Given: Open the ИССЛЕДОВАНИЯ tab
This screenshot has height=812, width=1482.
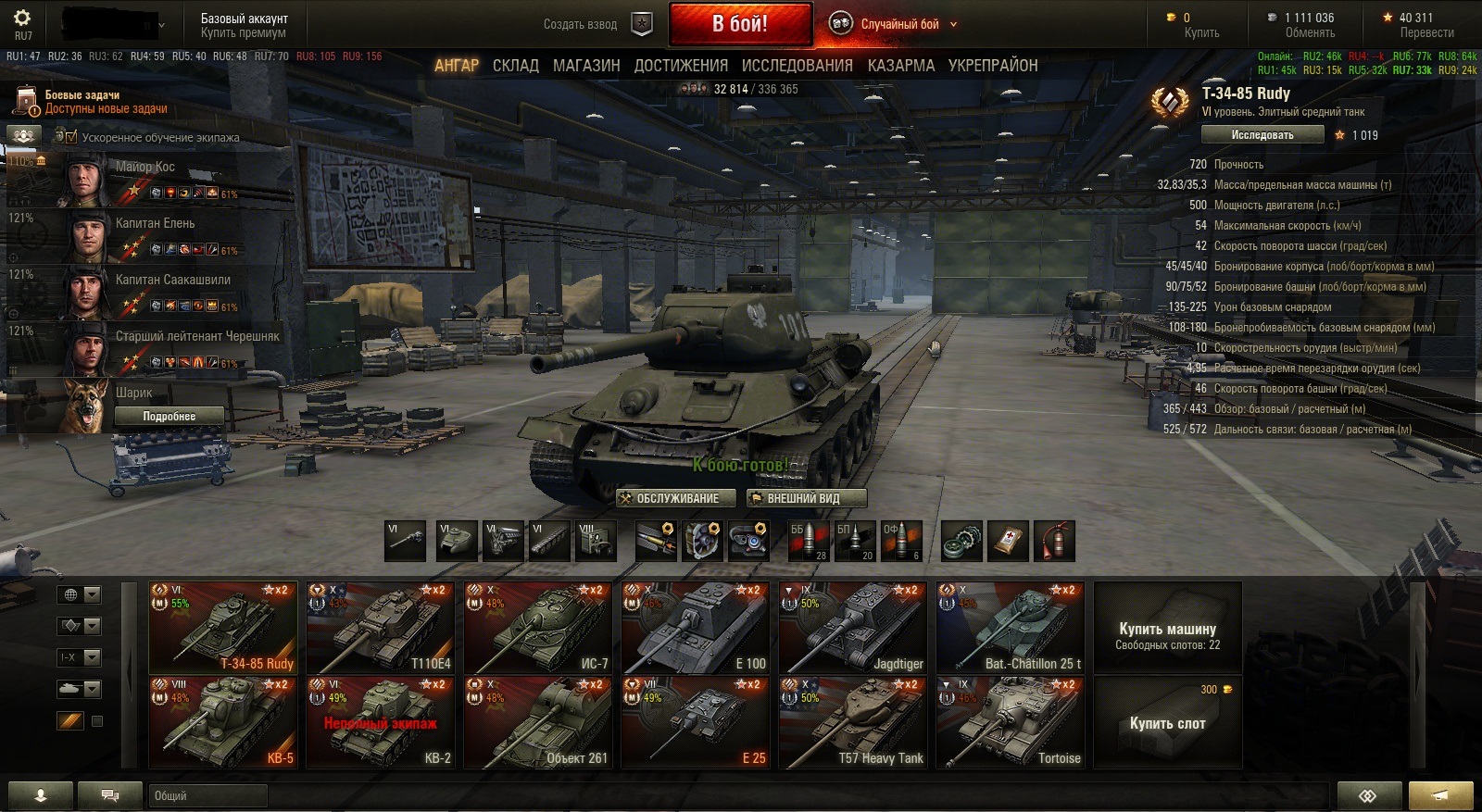Looking at the screenshot, I should pyautogui.click(x=797, y=66).
